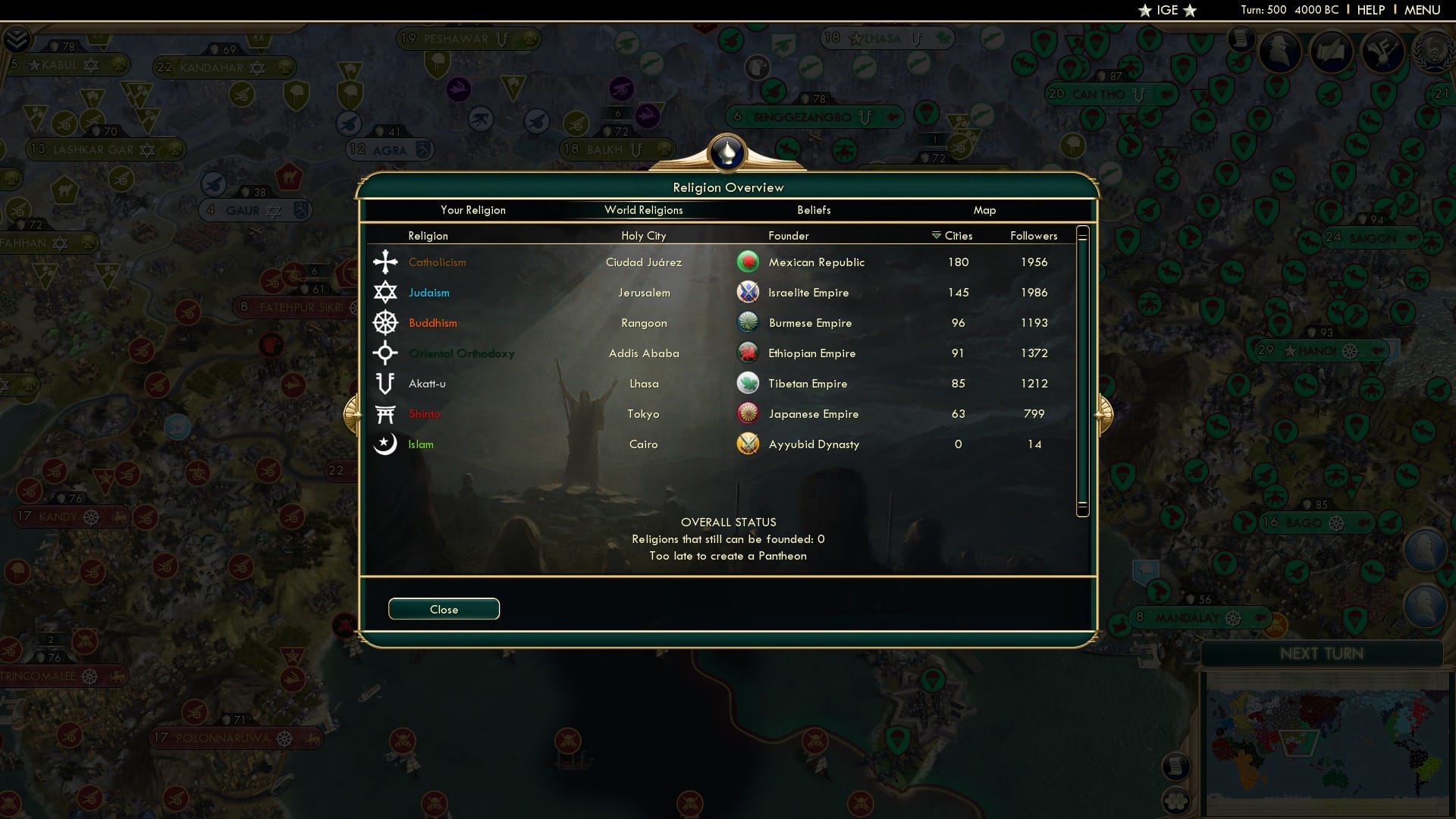The width and height of the screenshot is (1456, 819).
Task: Close the Religion Overview panel
Action: 444,608
